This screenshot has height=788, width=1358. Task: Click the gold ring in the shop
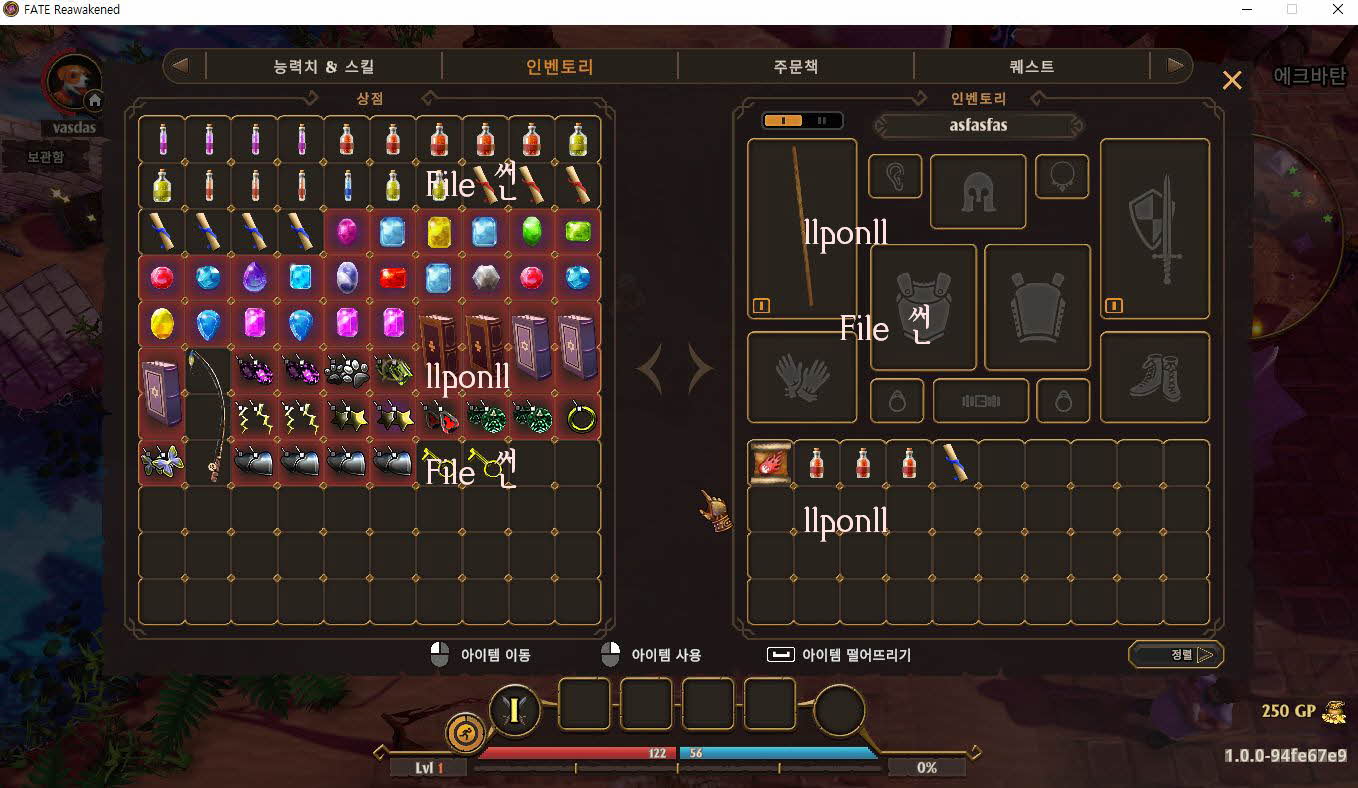tap(580, 416)
